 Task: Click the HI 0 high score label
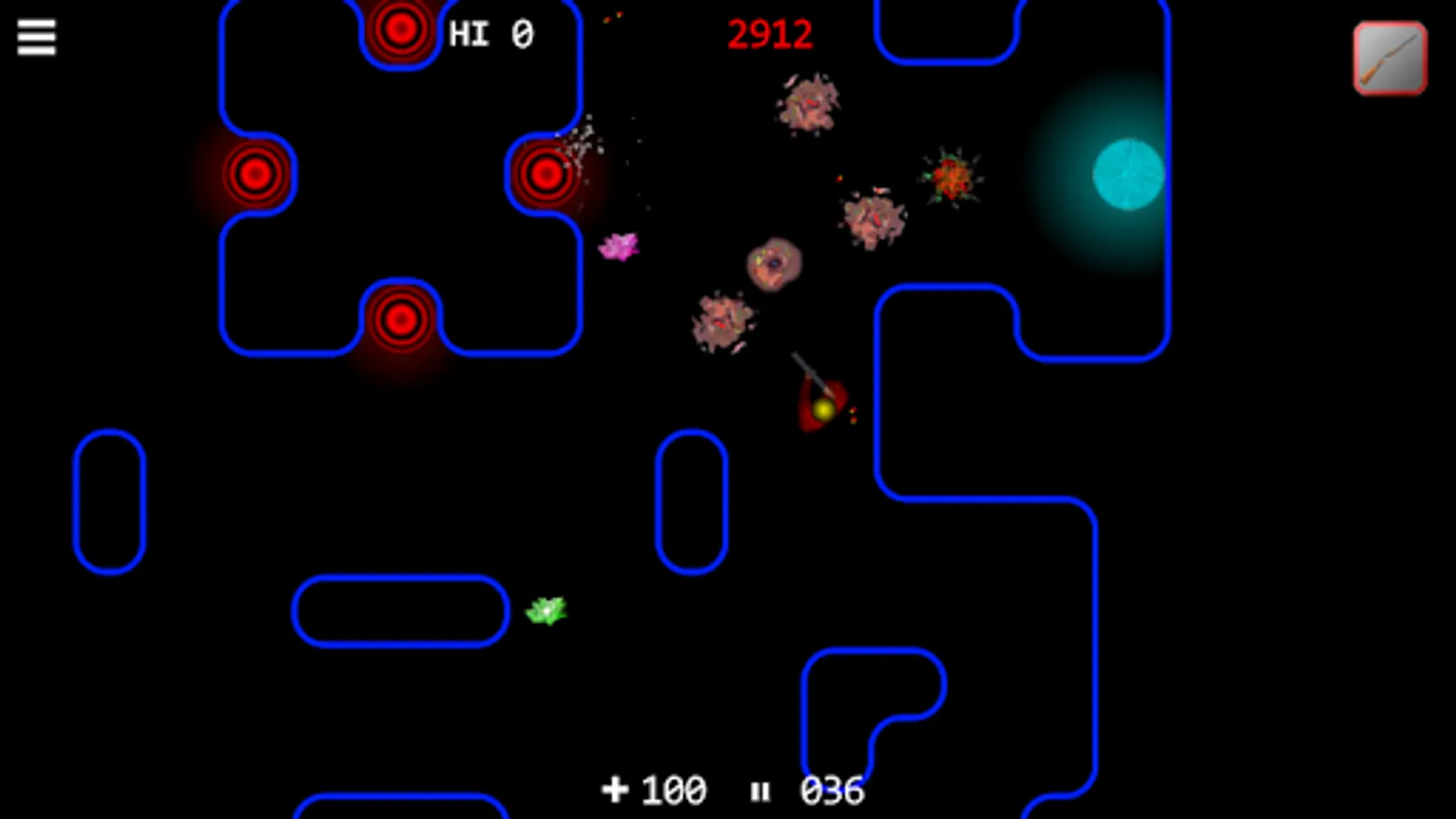(490, 35)
